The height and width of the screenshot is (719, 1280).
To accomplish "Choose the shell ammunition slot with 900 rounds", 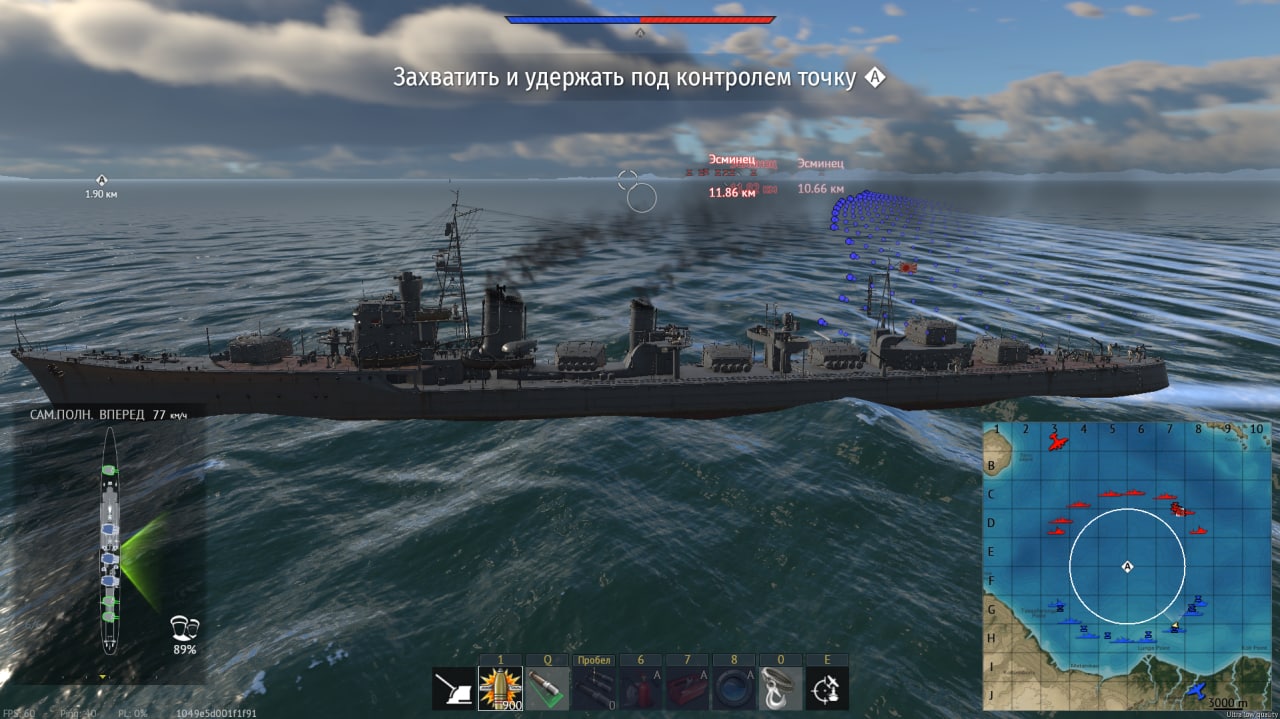I will click(500, 688).
